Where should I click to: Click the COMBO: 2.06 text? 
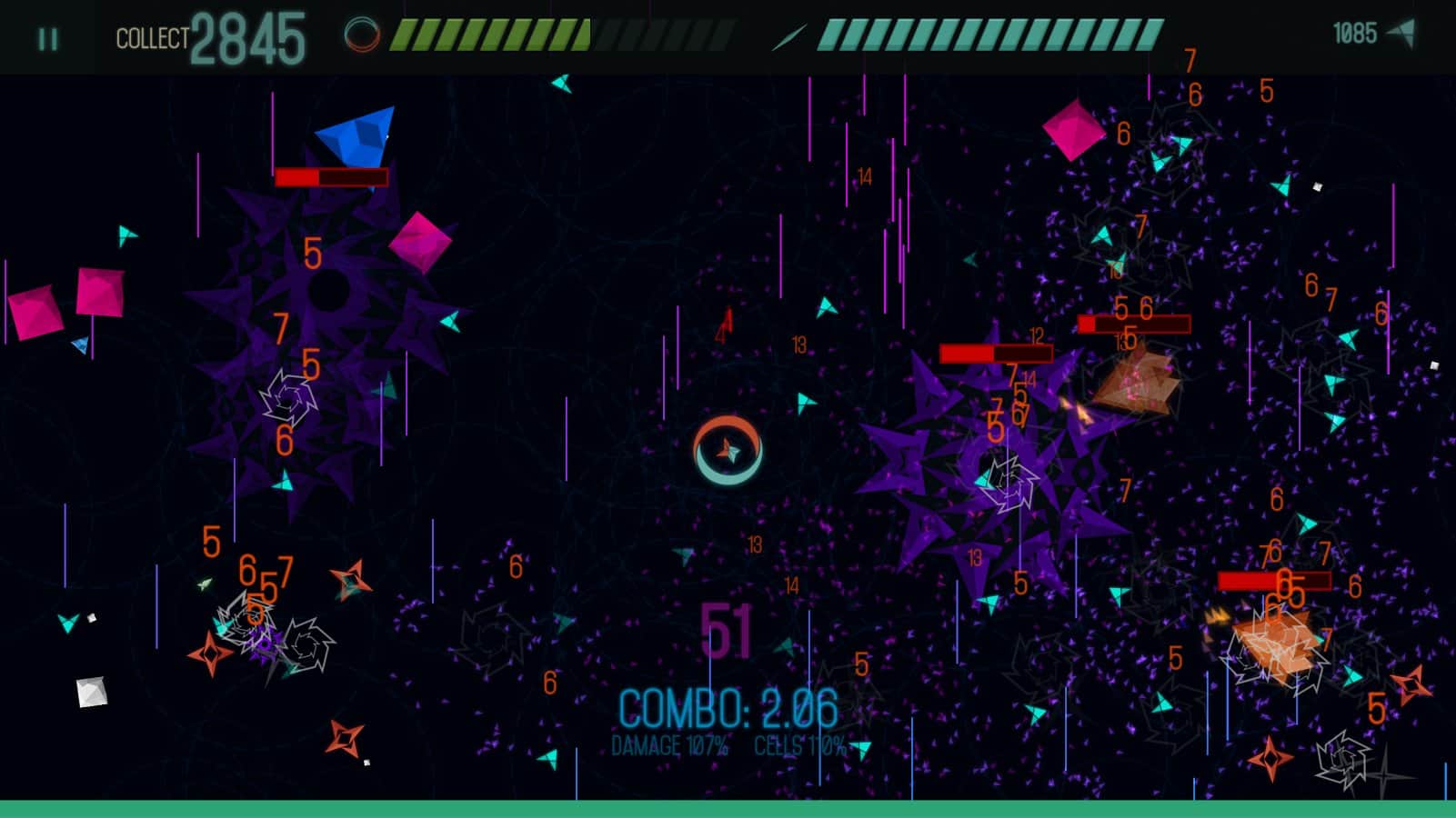728,705
